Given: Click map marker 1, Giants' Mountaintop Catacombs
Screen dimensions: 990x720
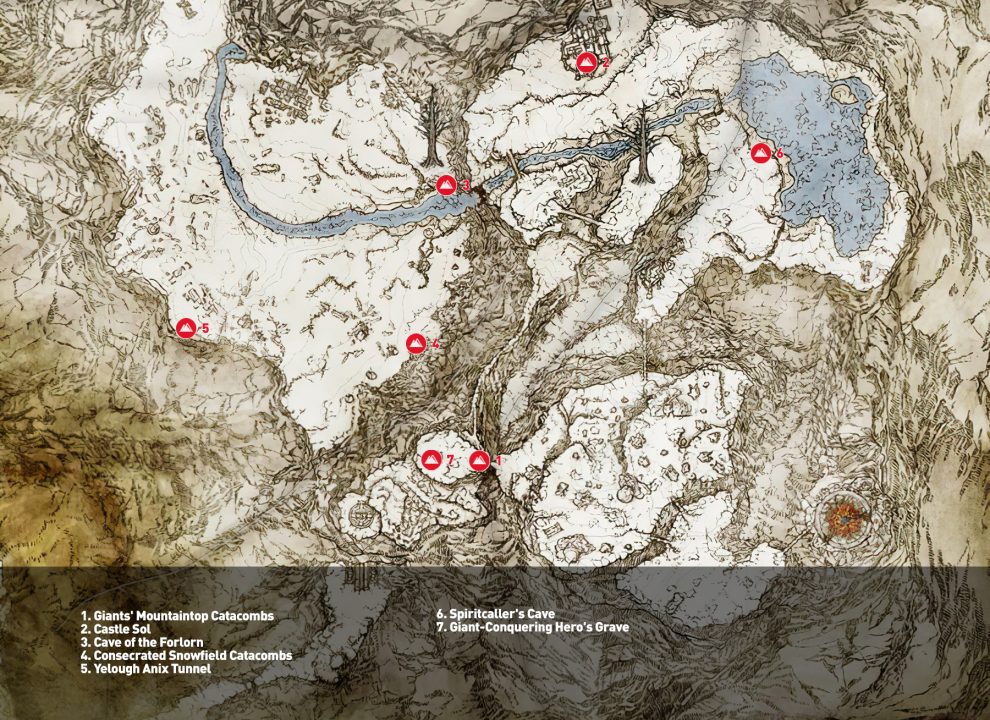Looking at the screenshot, I should click(480, 460).
